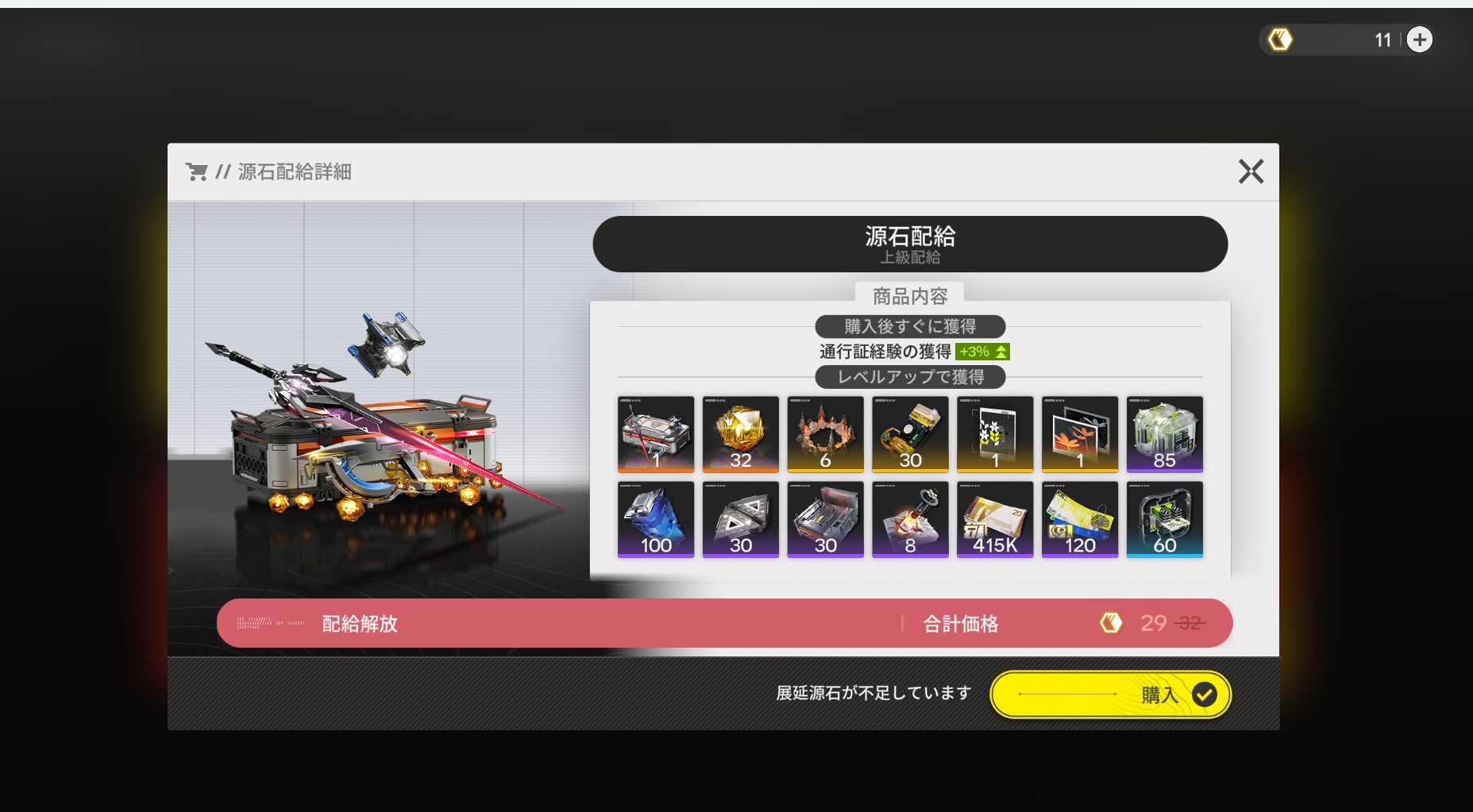Inspect the gold crystal reward showing 32
The width and height of the screenshot is (1473, 812).
pyautogui.click(x=741, y=434)
